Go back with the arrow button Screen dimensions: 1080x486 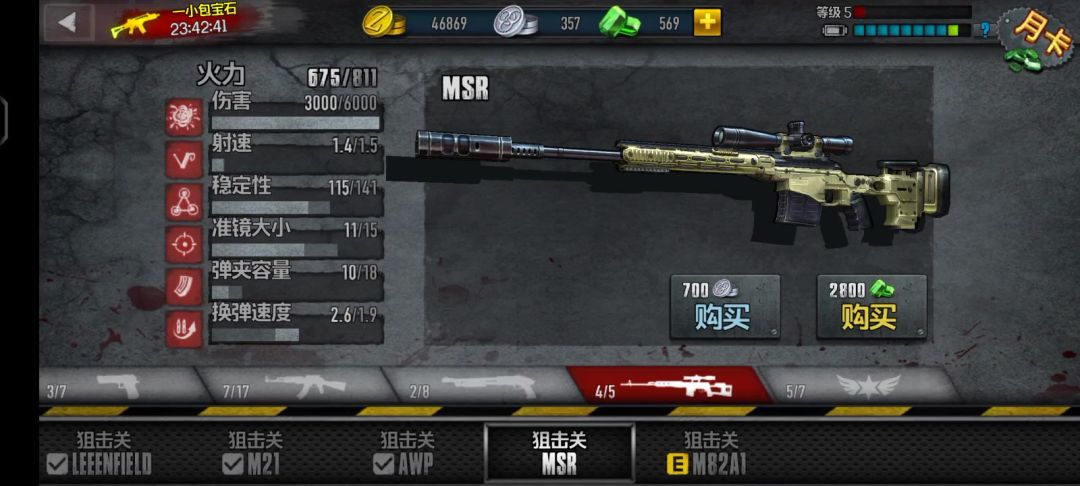68,22
